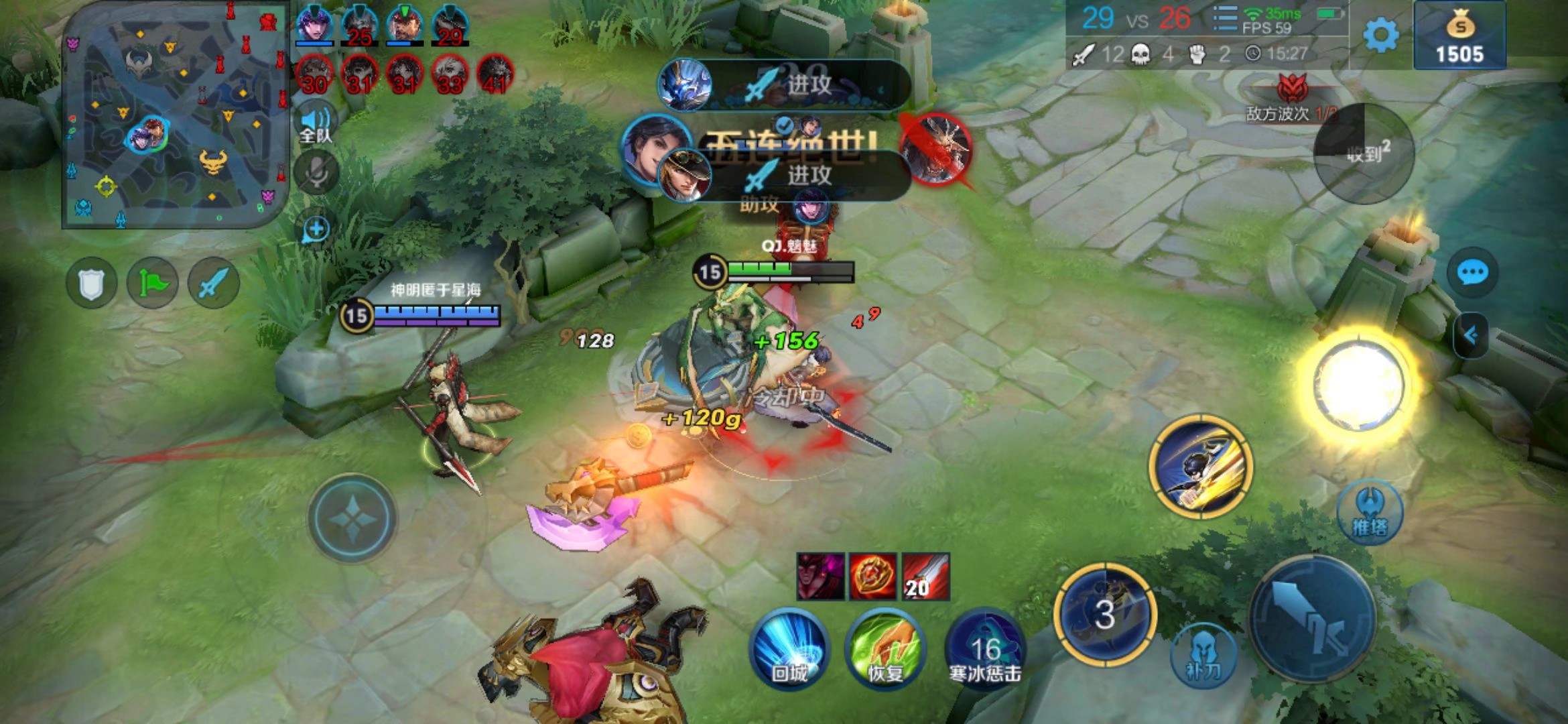The width and height of the screenshot is (1568, 724).
Task: Send the shield defend signal
Action: [92, 283]
